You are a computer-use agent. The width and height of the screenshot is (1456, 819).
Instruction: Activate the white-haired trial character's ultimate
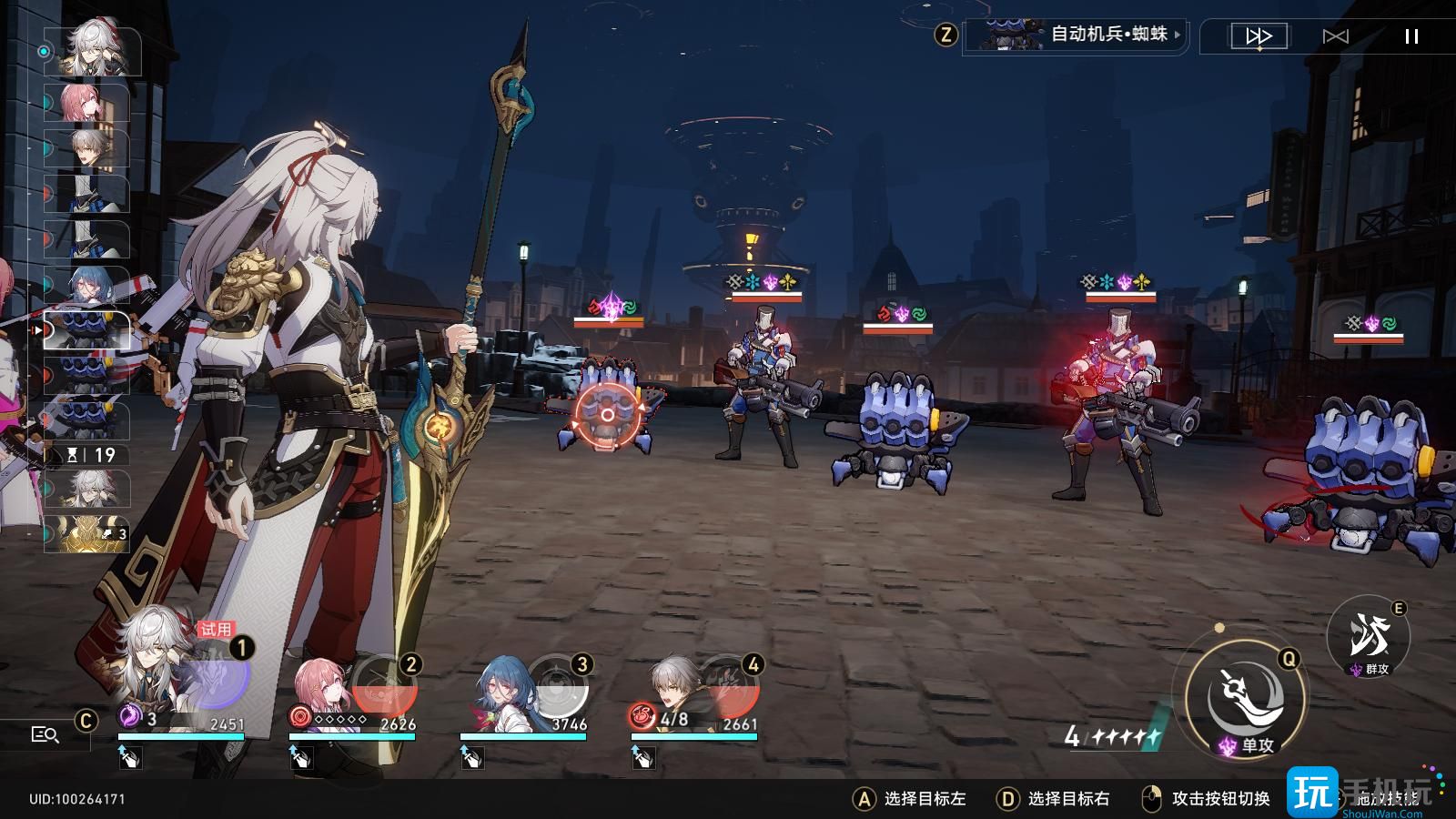pyautogui.click(x=218, y=678)
